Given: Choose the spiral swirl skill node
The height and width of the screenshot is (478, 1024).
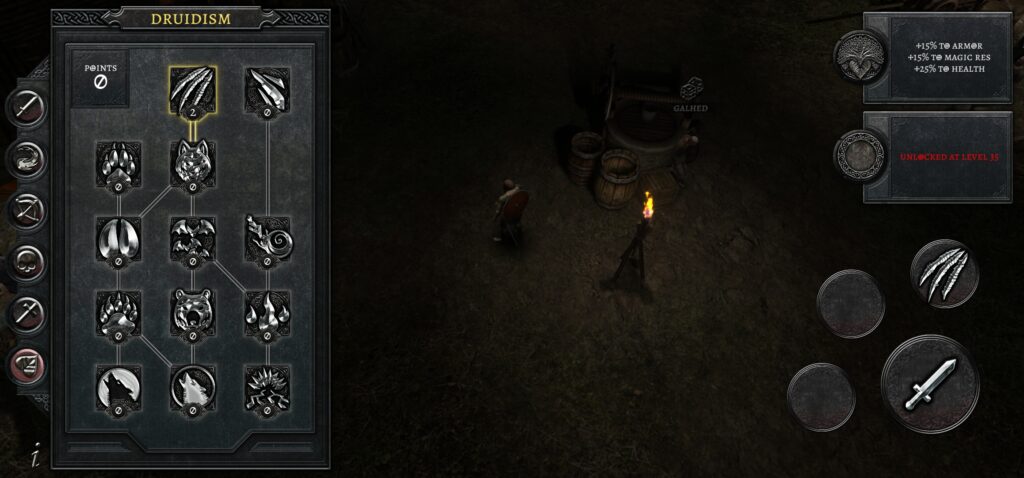Looking at the screenshot, I should coord(267,237).
